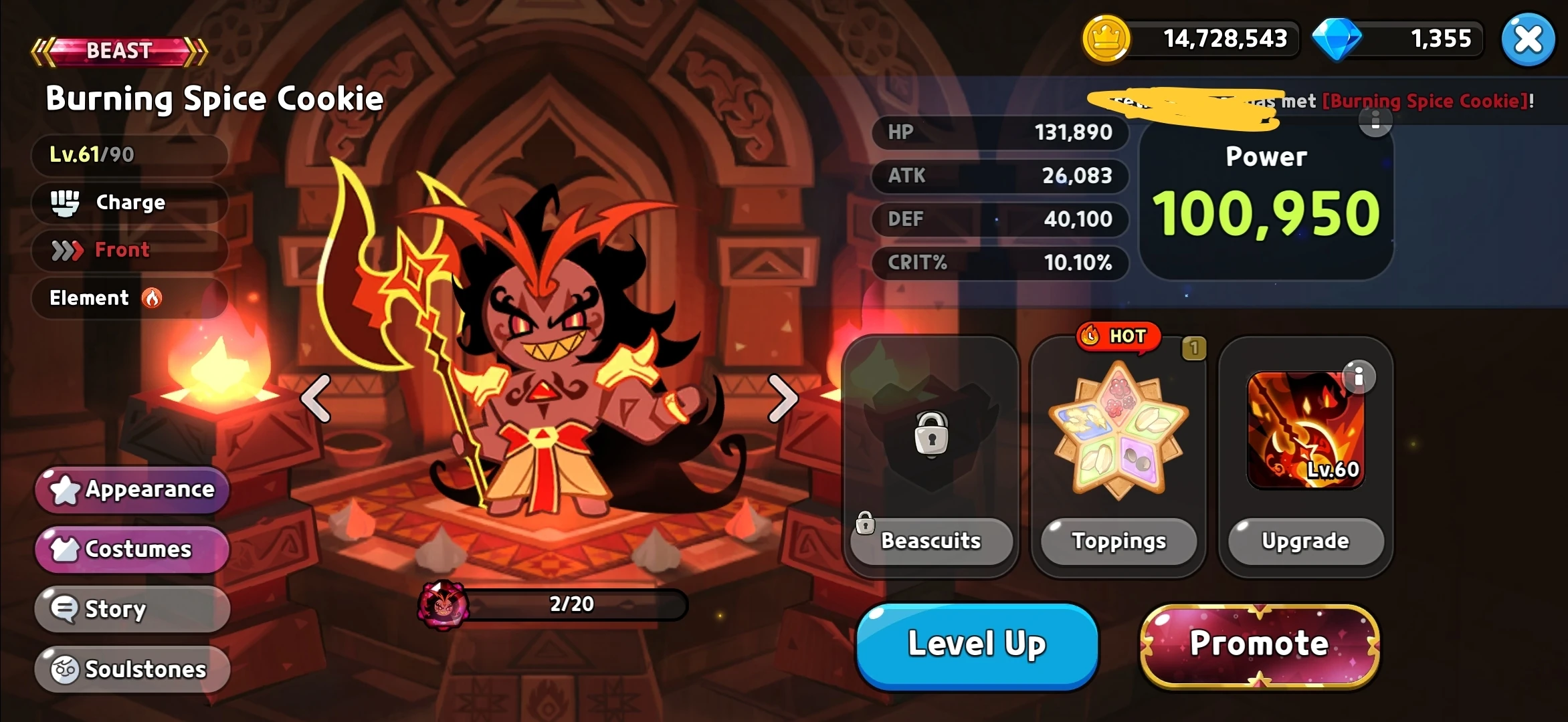Image resolution: width=1568 pixels, height=722 pixels.
Task: Open the Appearance panel with star icon
Action: [x=132, y=490]
